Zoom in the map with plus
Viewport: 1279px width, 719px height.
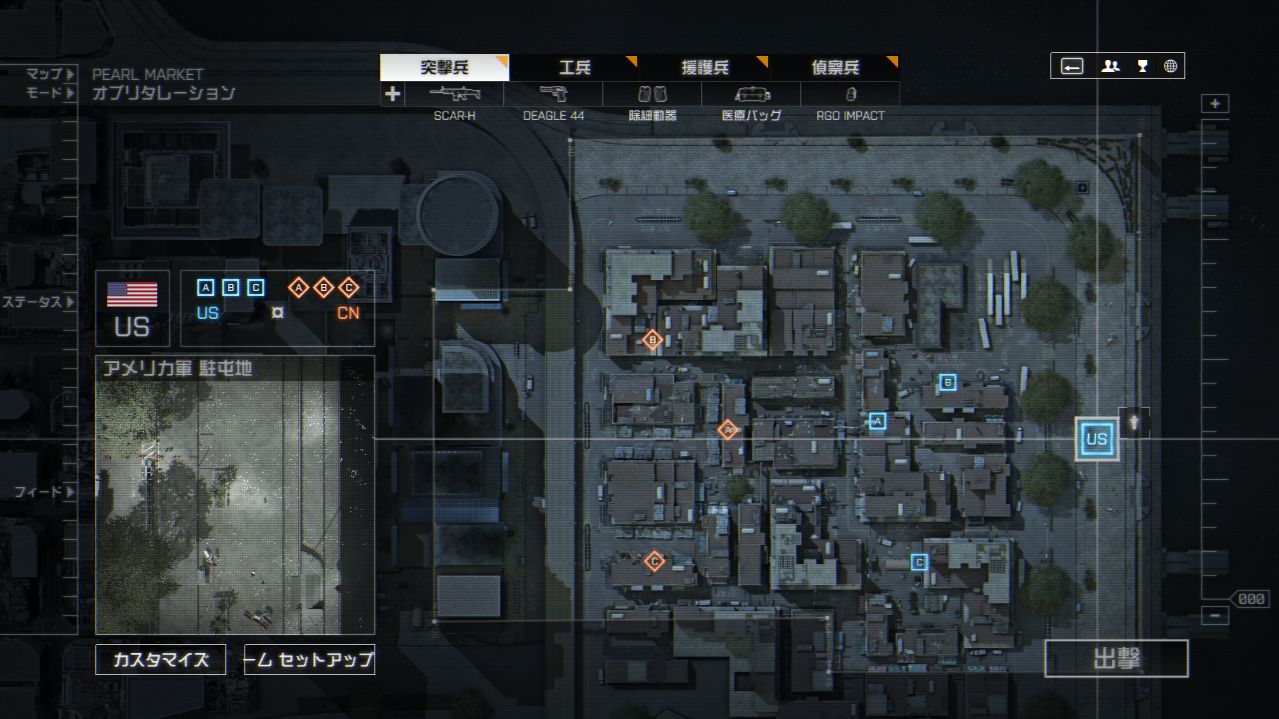click(1215, 104)
